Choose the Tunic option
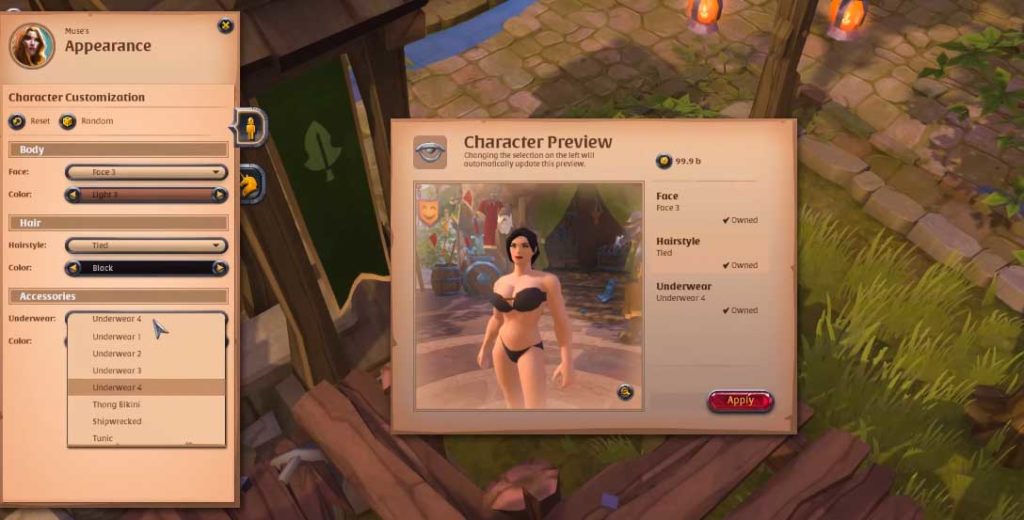Image resolution: width=1024 pixels, height=520 pixels. coord(104,438)
